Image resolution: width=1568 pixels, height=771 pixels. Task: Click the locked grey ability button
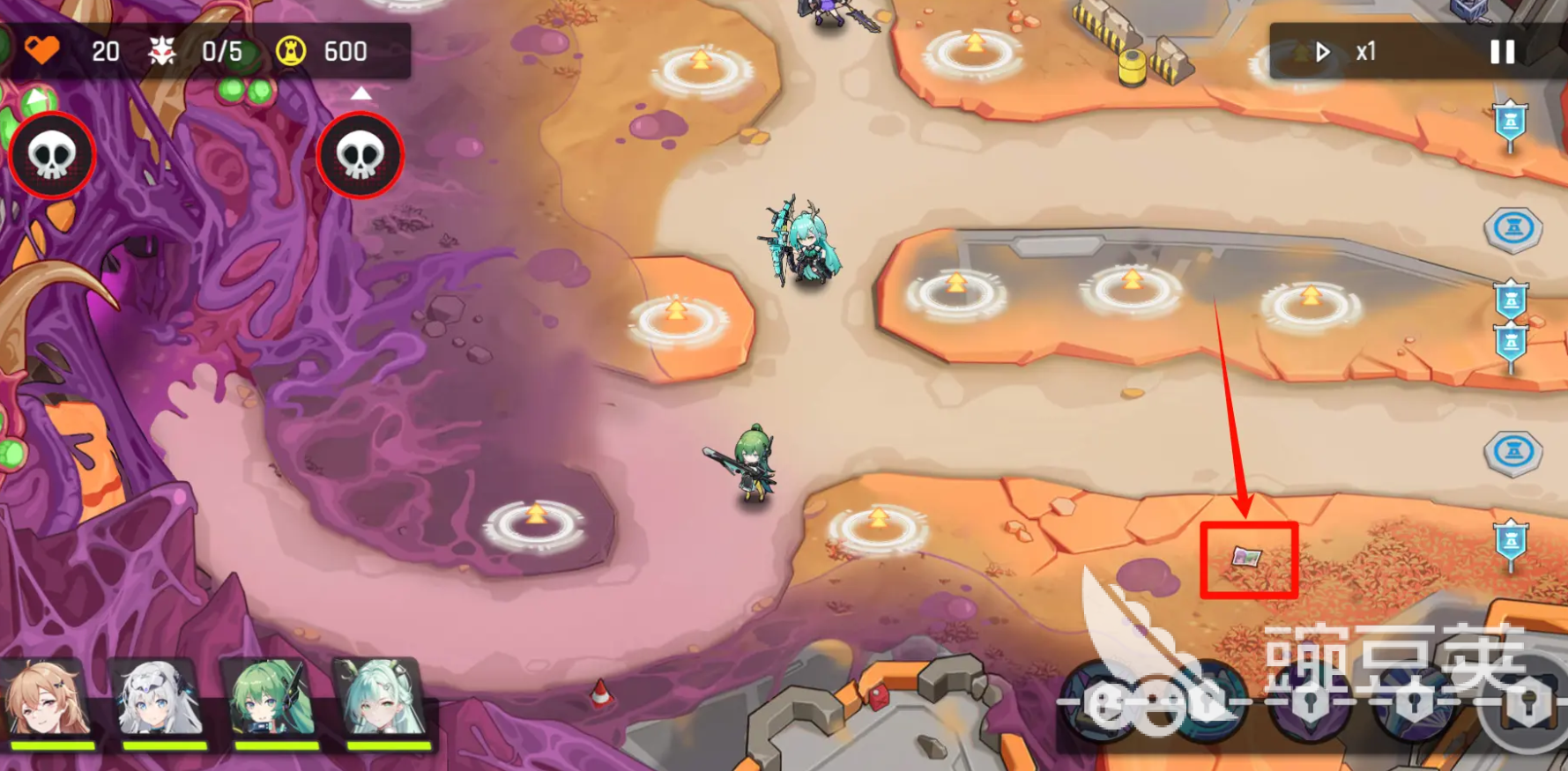tap(1529, 705)
